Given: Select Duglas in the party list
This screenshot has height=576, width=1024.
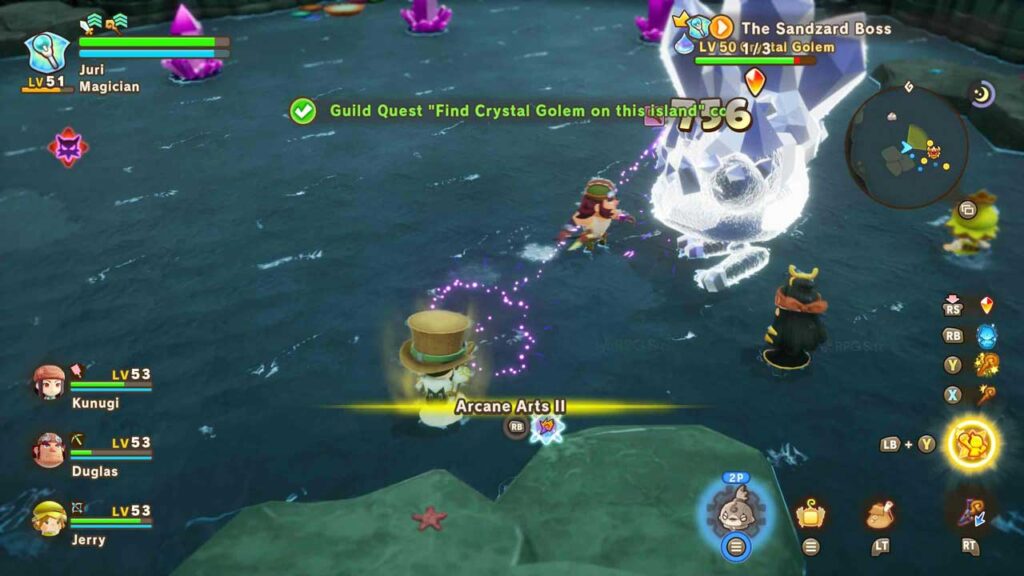Looking at the screenshot, I should [x=49, y=450].
